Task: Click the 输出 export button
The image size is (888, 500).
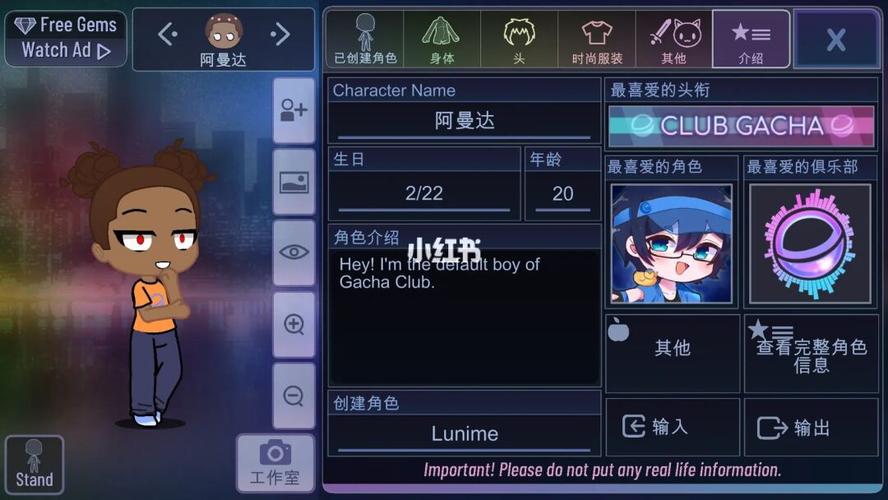Action: 810,427
